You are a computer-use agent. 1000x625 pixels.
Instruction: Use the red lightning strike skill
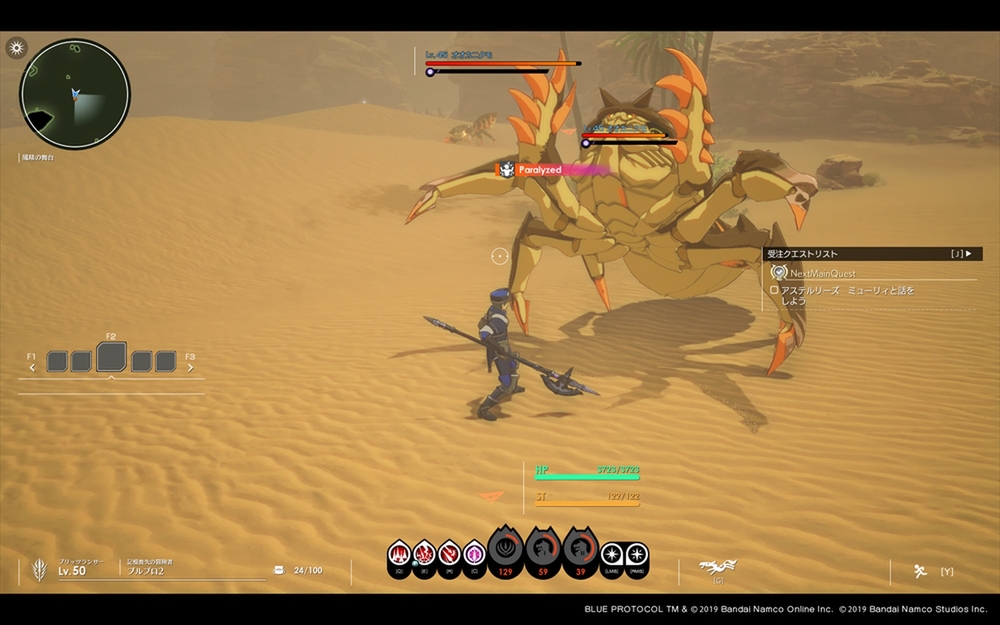pyautogui.click(x=424, y=553)
